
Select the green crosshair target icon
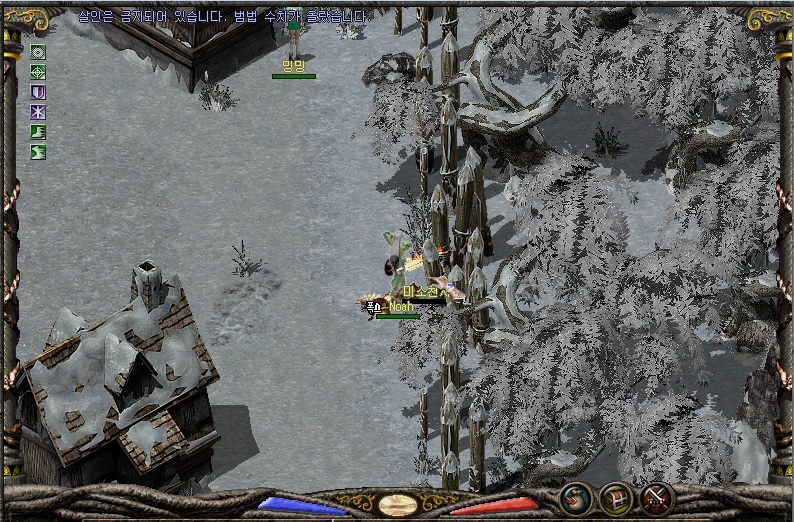(x=39, y=72)
